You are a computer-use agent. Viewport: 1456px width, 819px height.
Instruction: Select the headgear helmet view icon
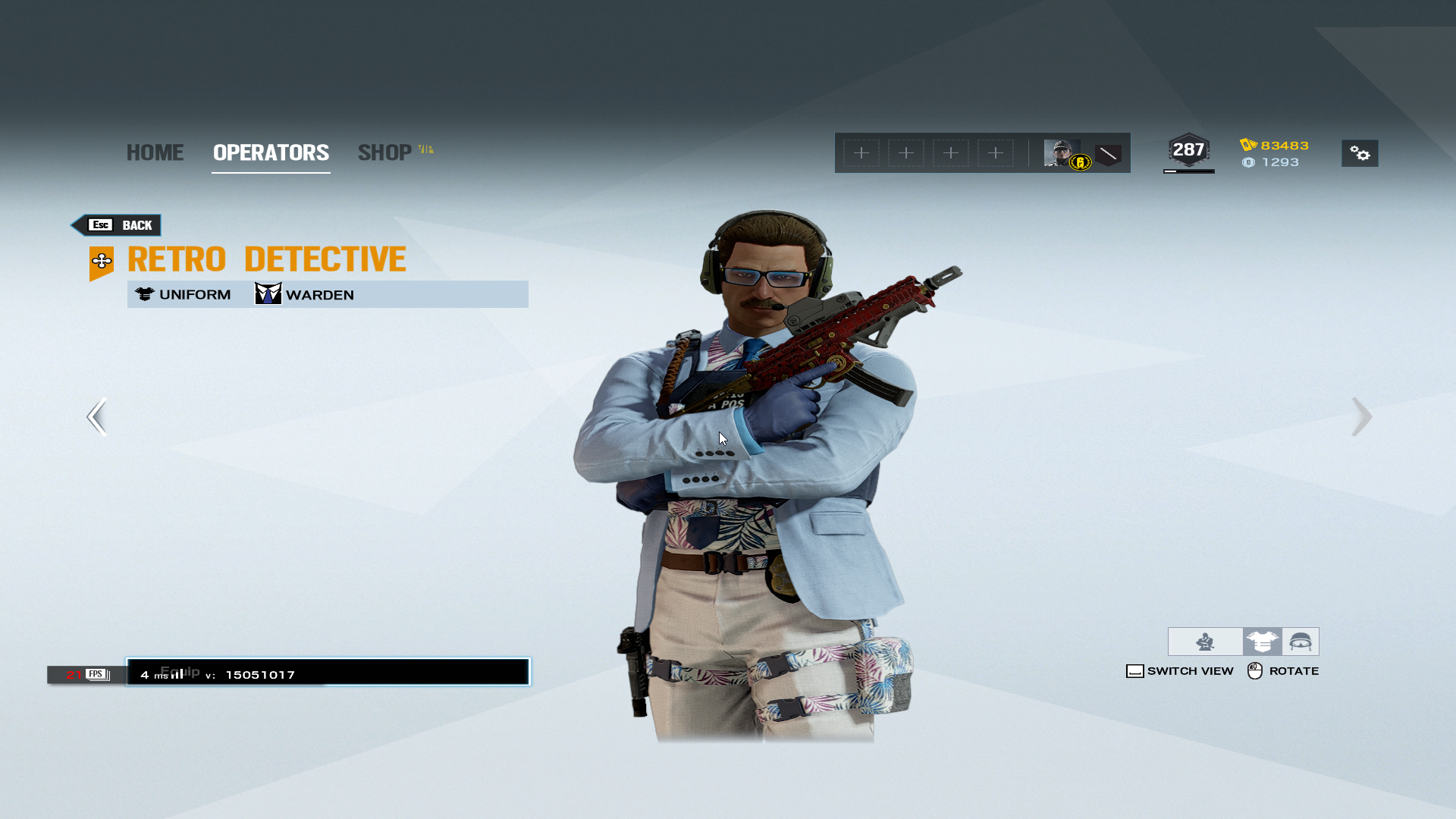pos(1301,642)
